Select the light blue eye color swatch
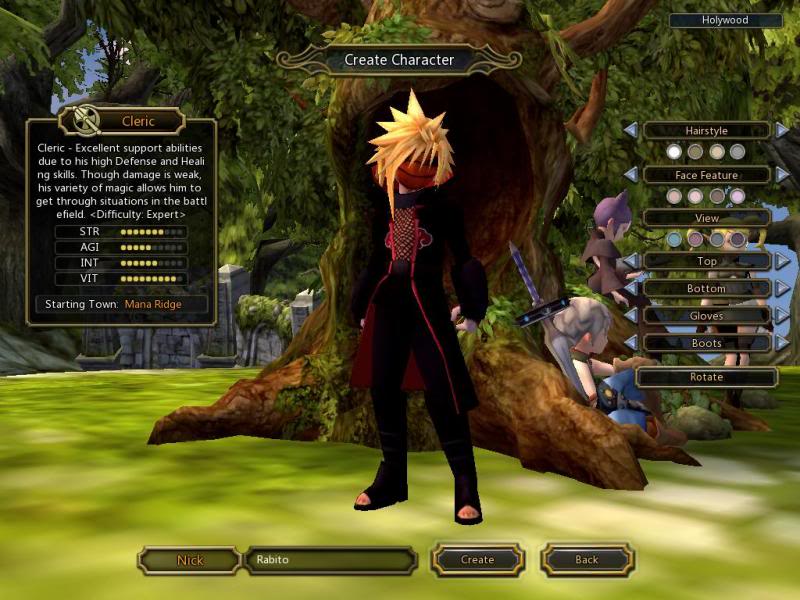Image resolution: width=800 pixels, height=600 pixels. [675, 240]
